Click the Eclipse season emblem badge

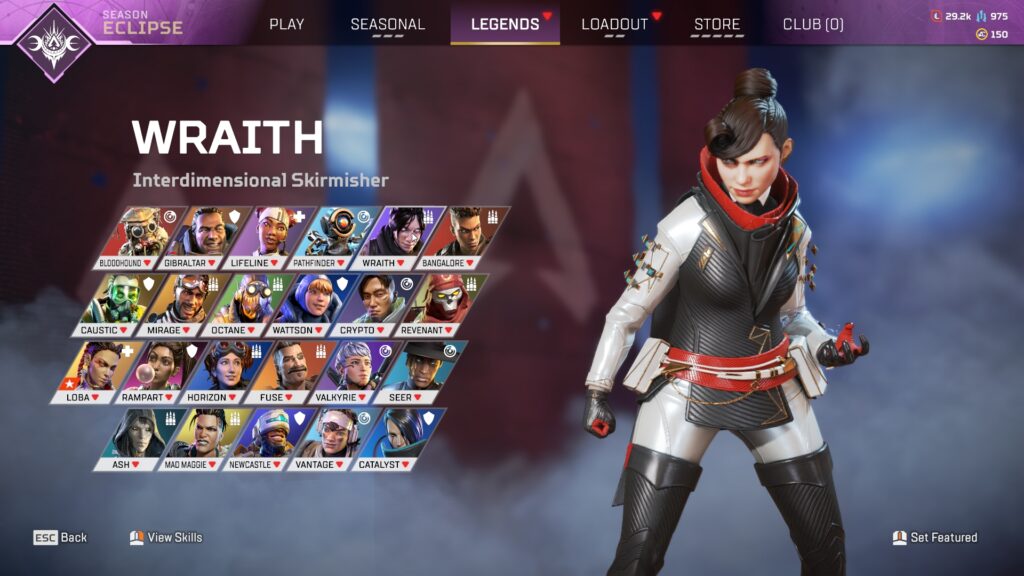(x=53, y=40)
